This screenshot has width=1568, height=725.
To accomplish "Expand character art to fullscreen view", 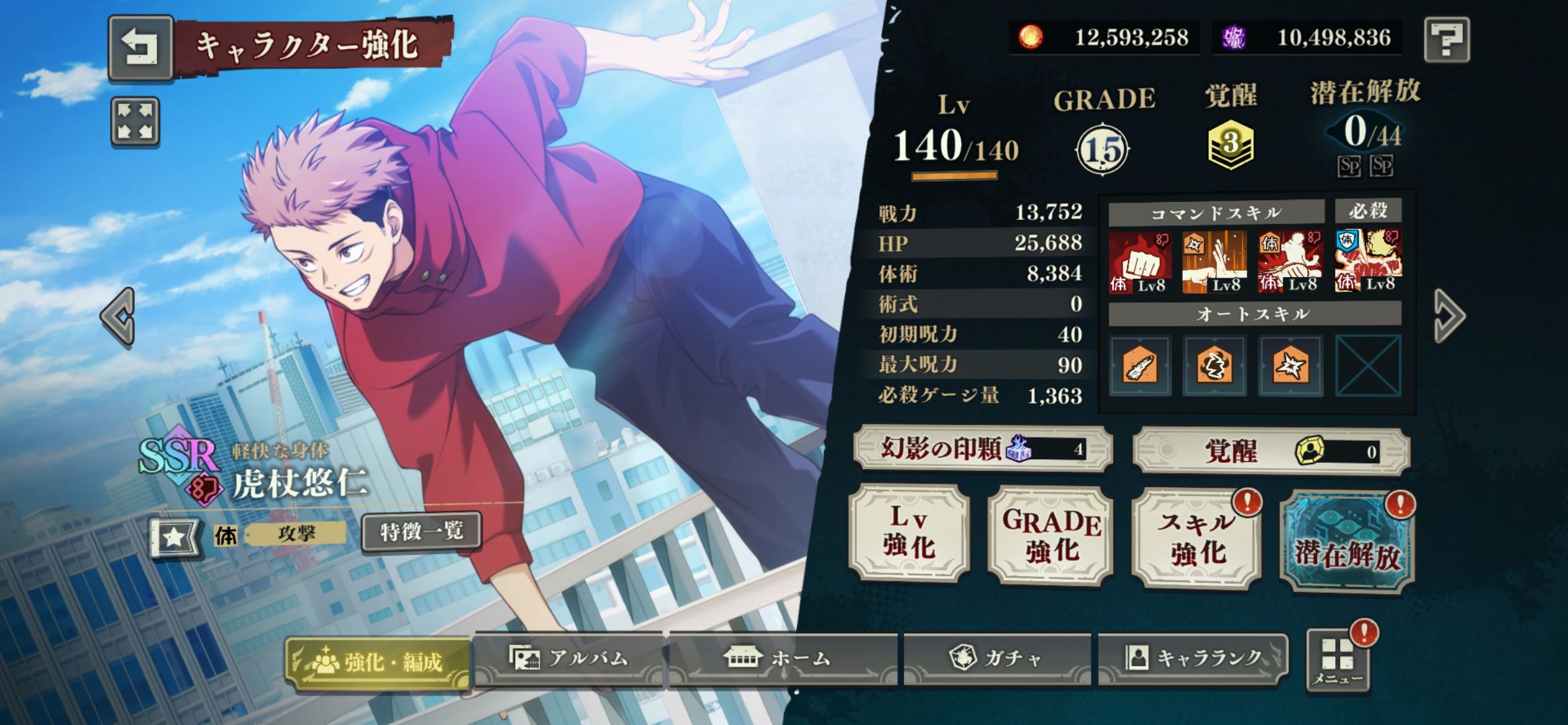I will click(135, 121).
